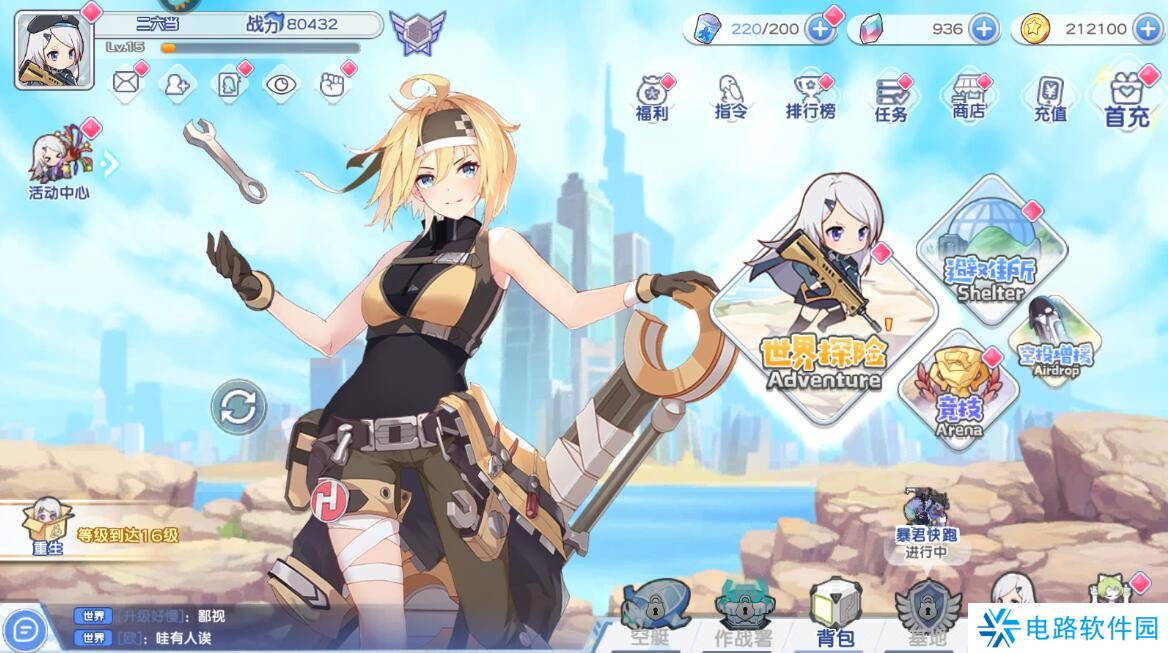
Task: Open the add-friend icon
Action: (x=177, y=84)
